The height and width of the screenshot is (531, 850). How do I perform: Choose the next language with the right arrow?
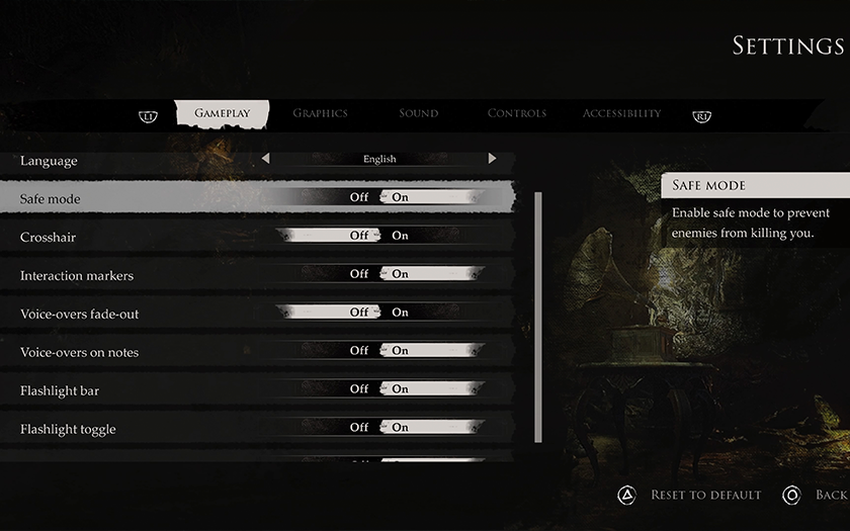(x=492, y=159)
